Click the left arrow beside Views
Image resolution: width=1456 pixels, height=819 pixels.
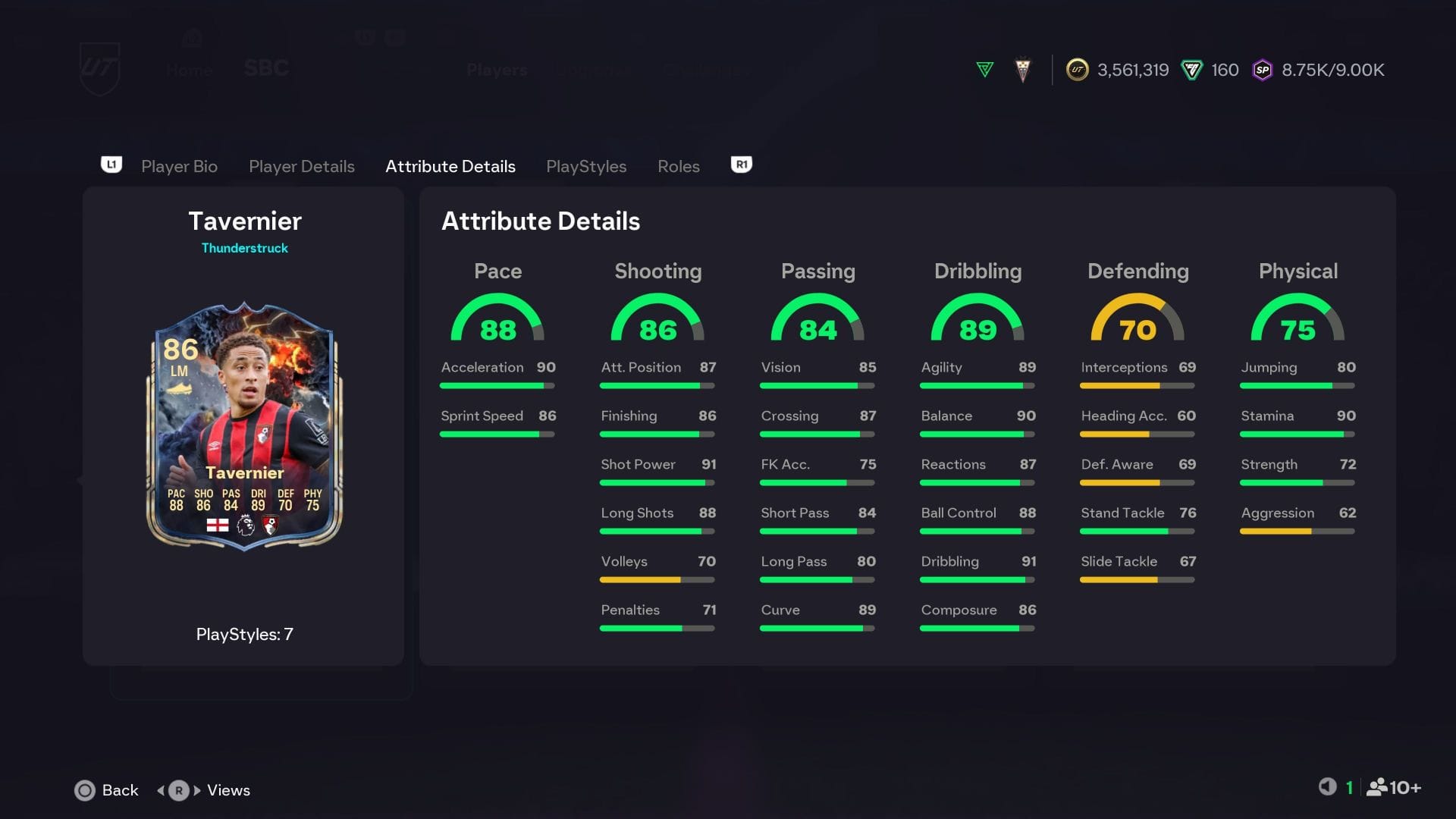click(160, 790)
